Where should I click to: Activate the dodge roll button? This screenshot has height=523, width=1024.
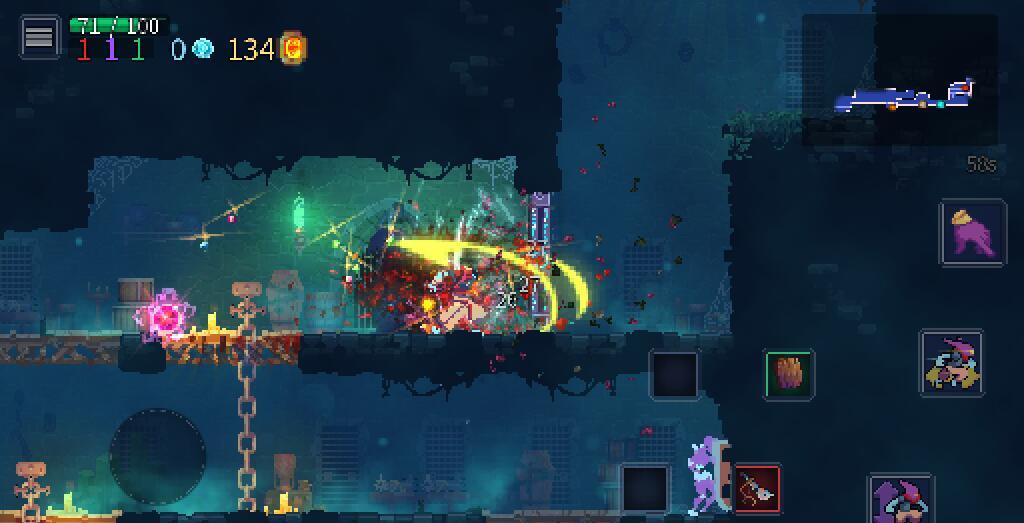pos(951,364)
